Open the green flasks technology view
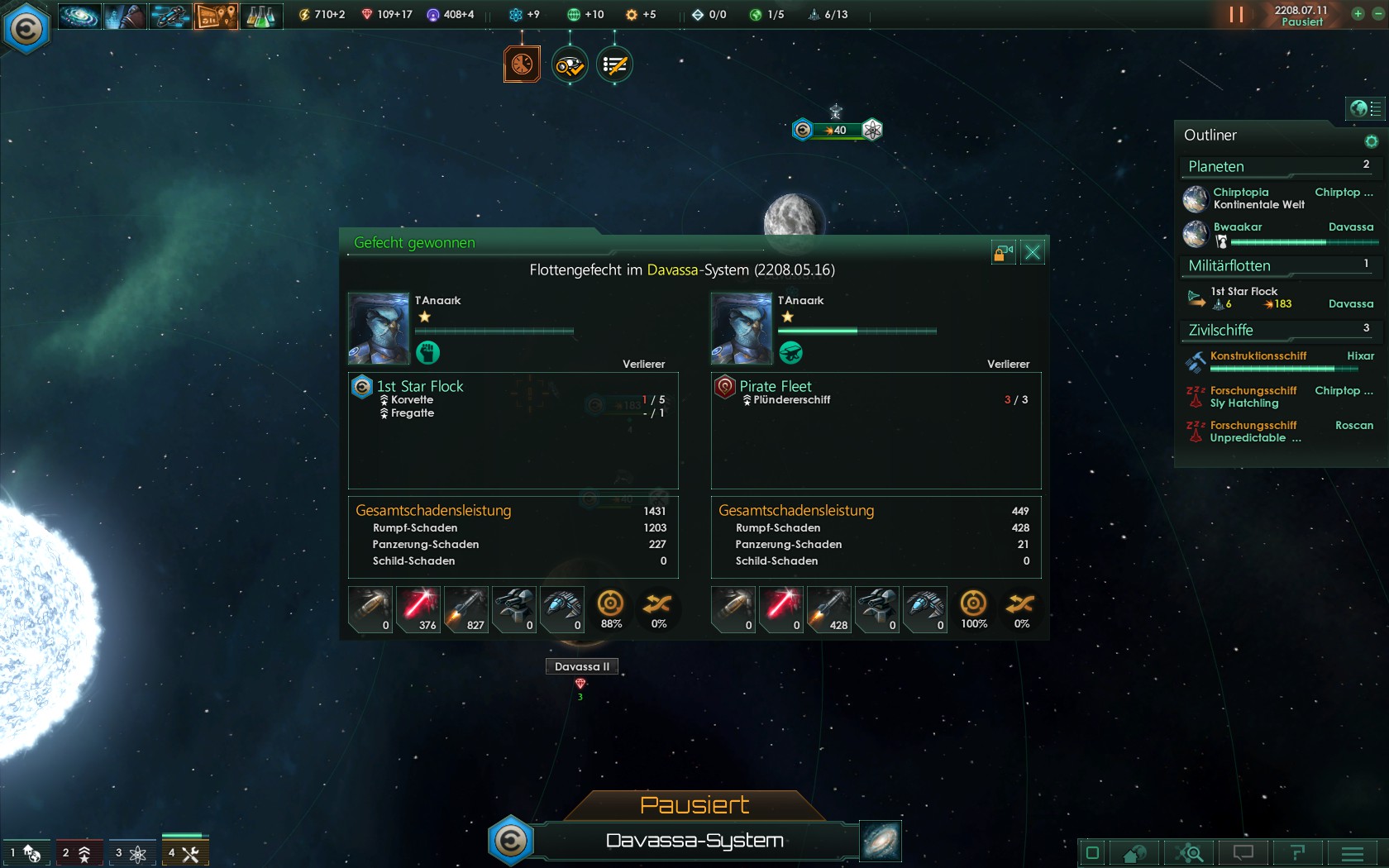Screen dimensions: 1389x868 pos(261,16)
